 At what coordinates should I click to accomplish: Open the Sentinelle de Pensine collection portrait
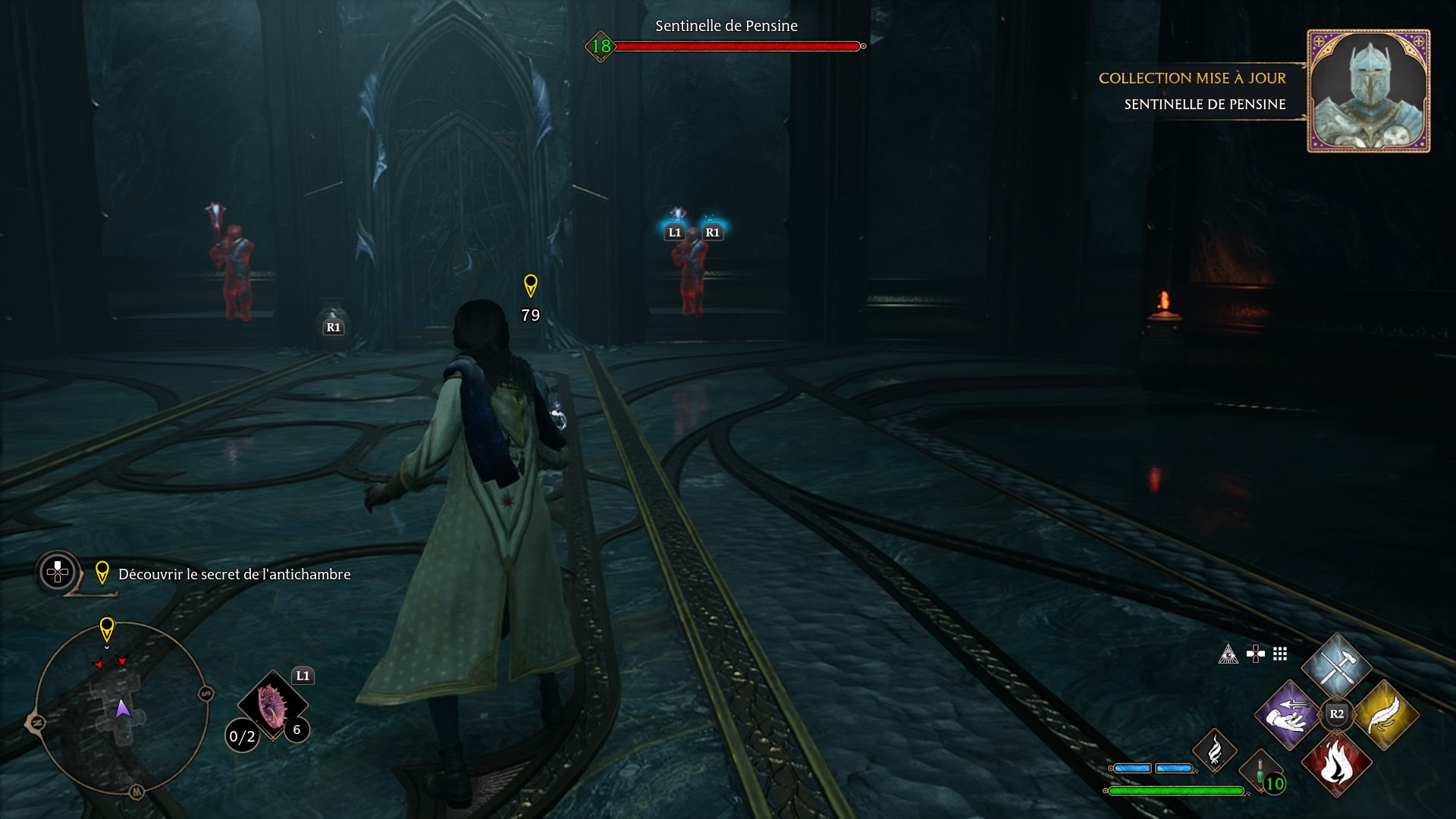[x=1368, y=91]
